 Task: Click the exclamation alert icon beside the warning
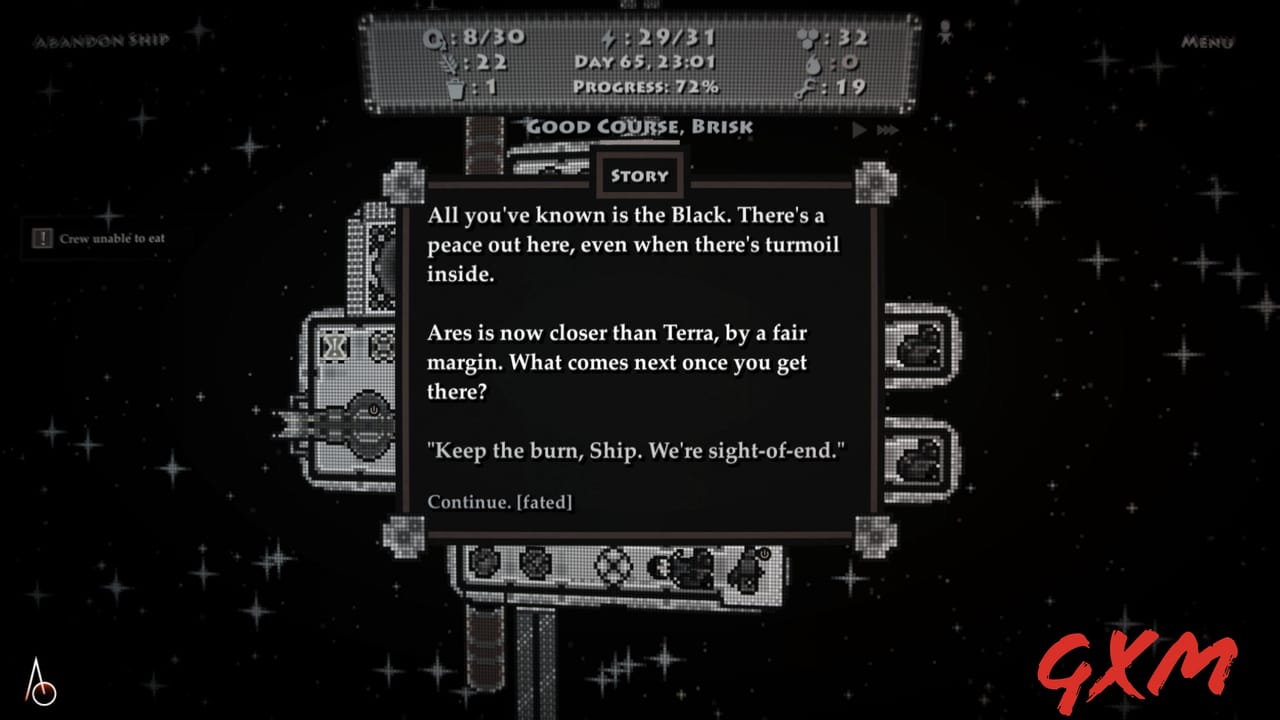pos(41,239)
